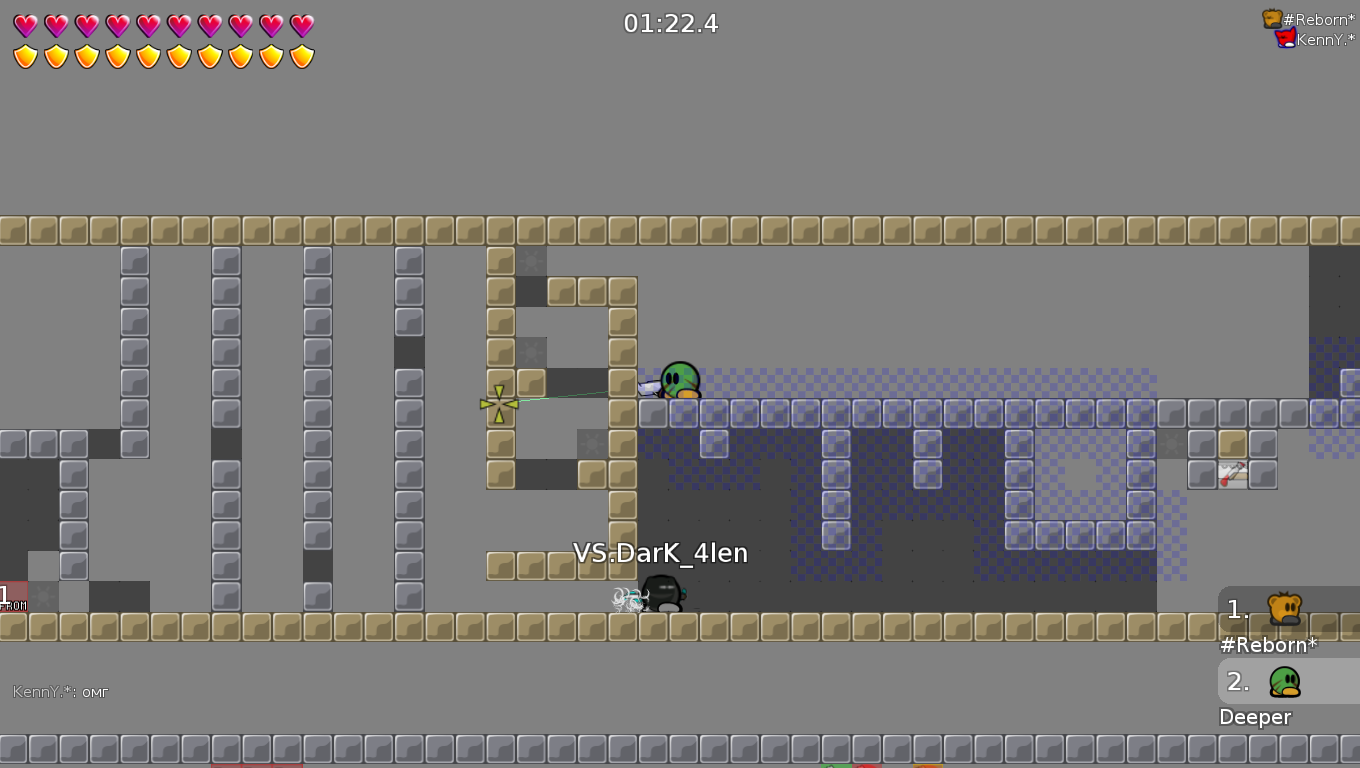Click the KennY.* name in the top-right list

tap(1322, 39)
